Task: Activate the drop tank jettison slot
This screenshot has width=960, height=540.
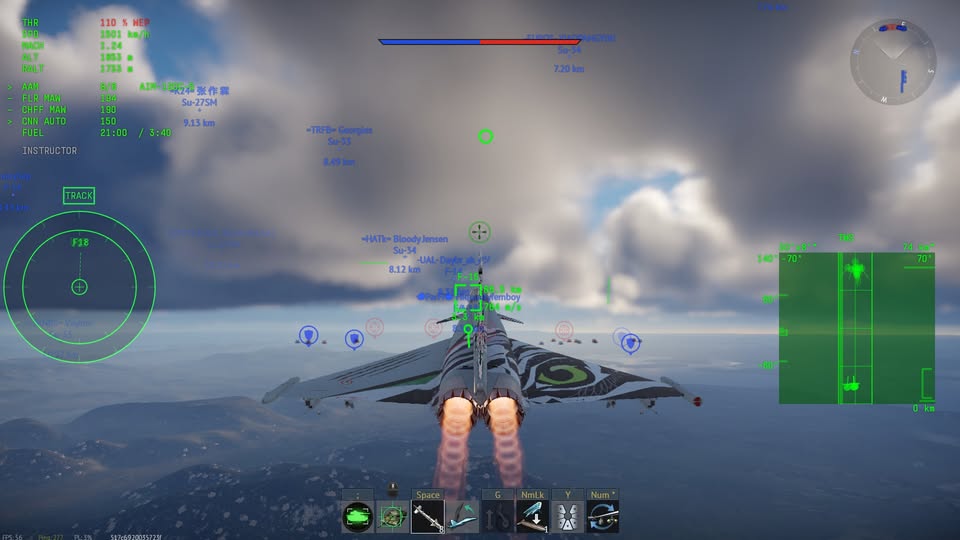Action: [532, 517]
